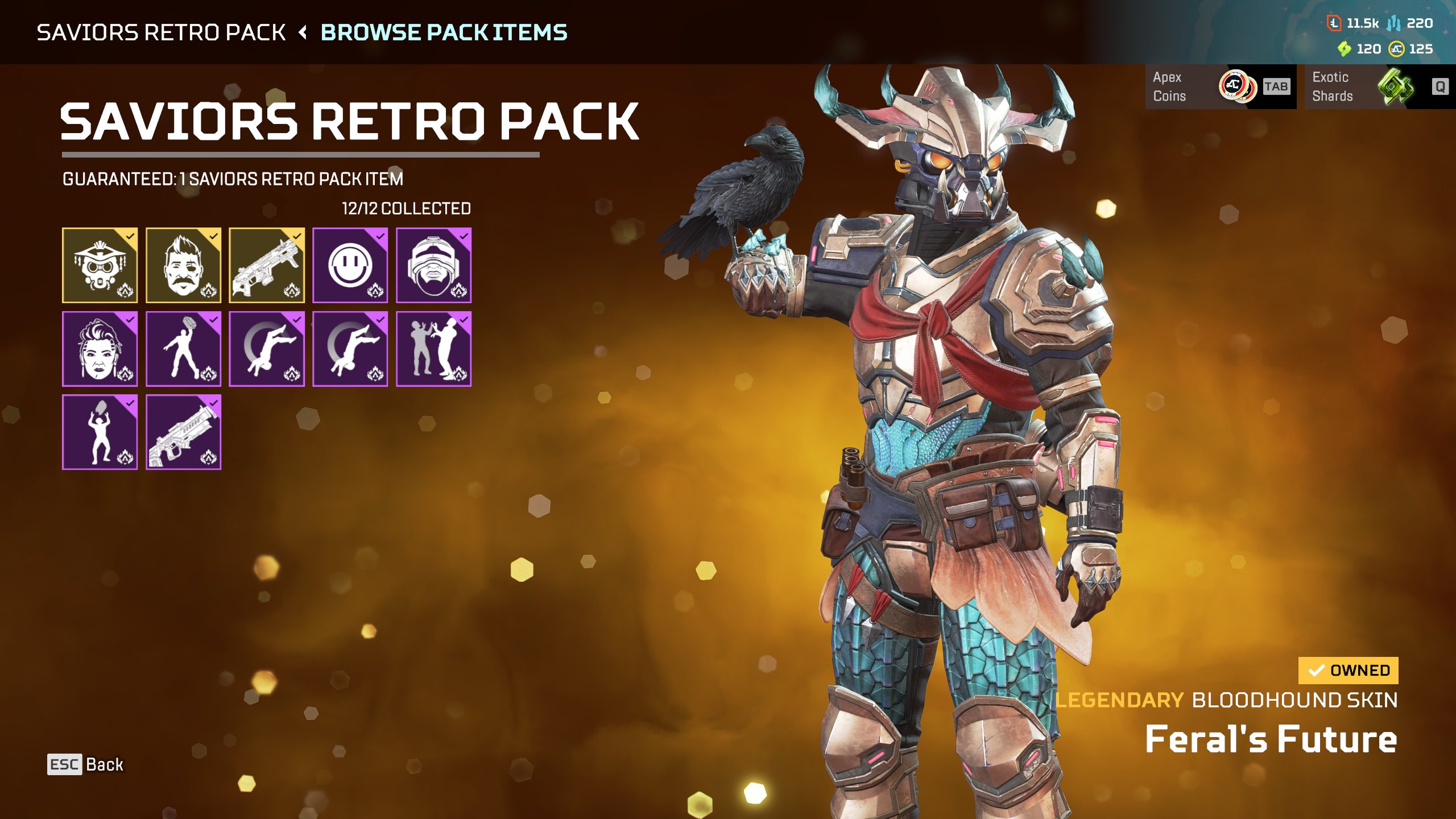Go back with the ESC Back button

[85, 764]
